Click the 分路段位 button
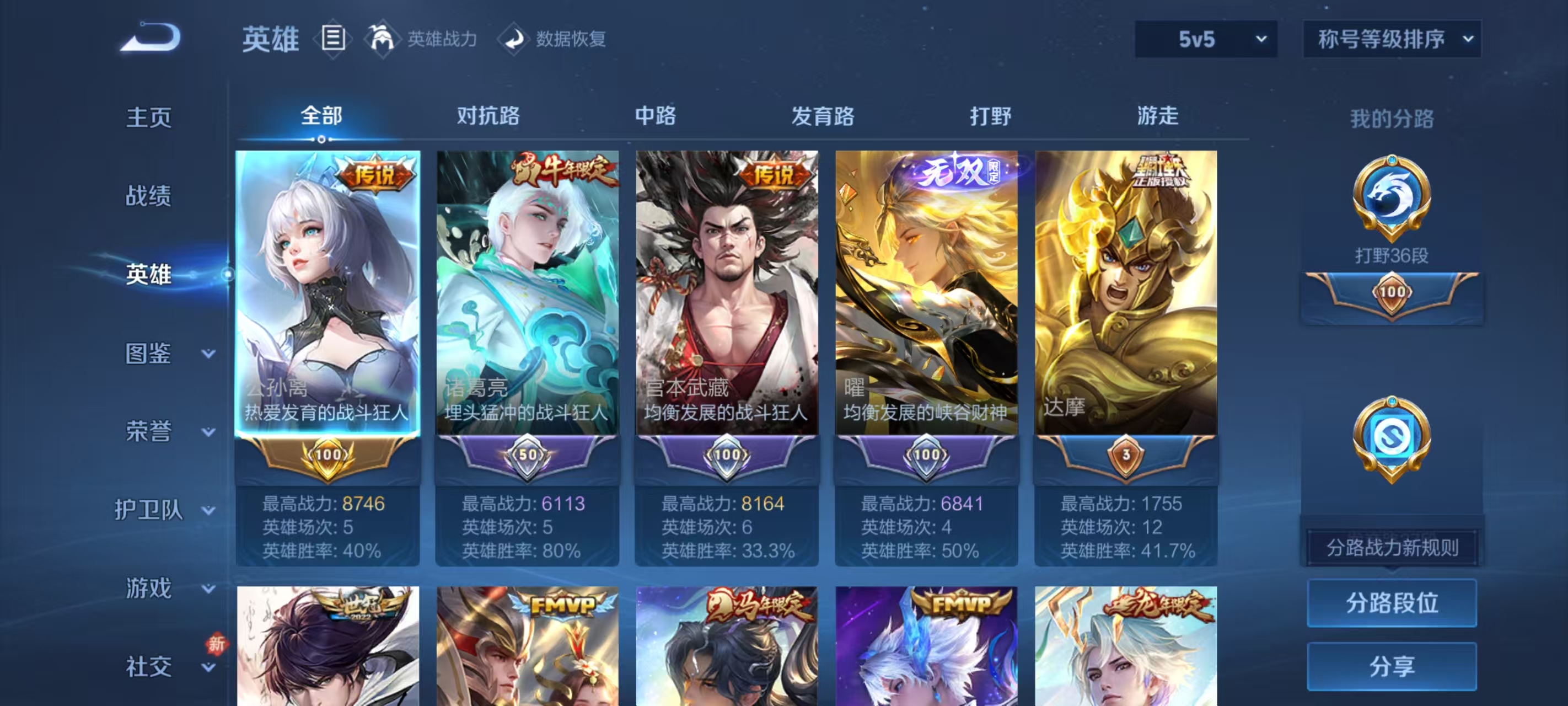This screenshot has width=1568, height=706. pyautogui.click(x=1392, y=603)
